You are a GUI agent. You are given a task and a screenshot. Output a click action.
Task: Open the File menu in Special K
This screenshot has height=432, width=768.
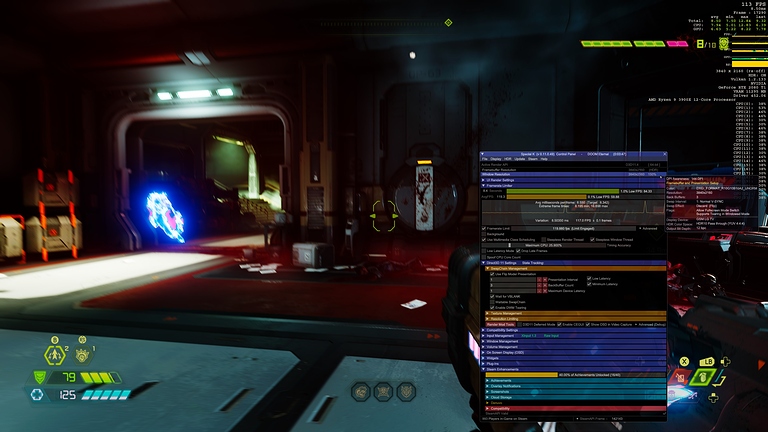[484, 158]
